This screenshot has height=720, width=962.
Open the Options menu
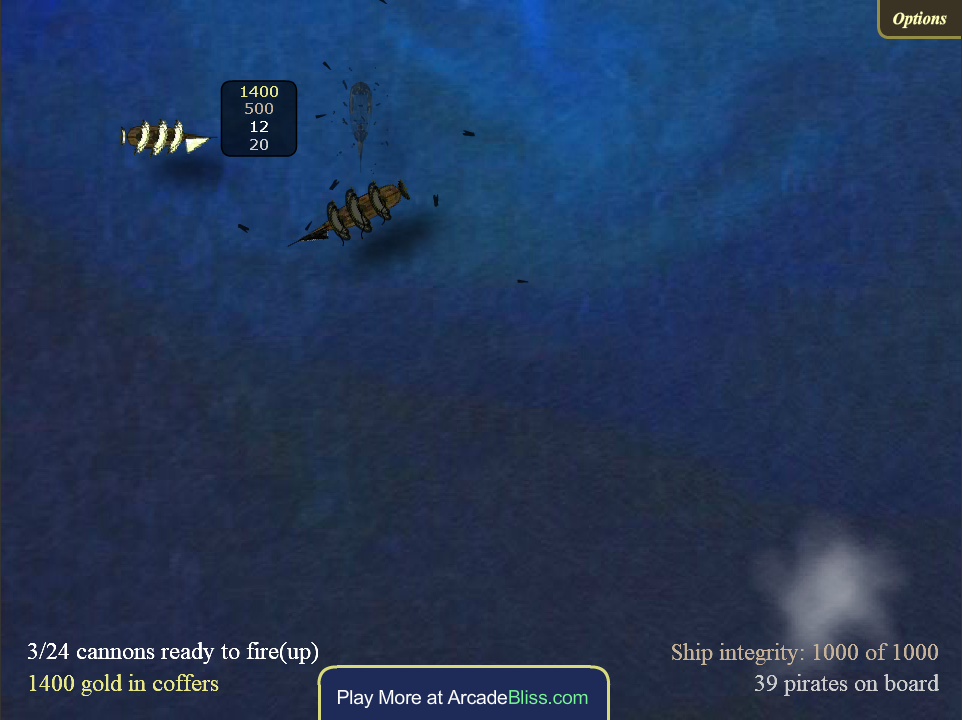coord(919,19)
